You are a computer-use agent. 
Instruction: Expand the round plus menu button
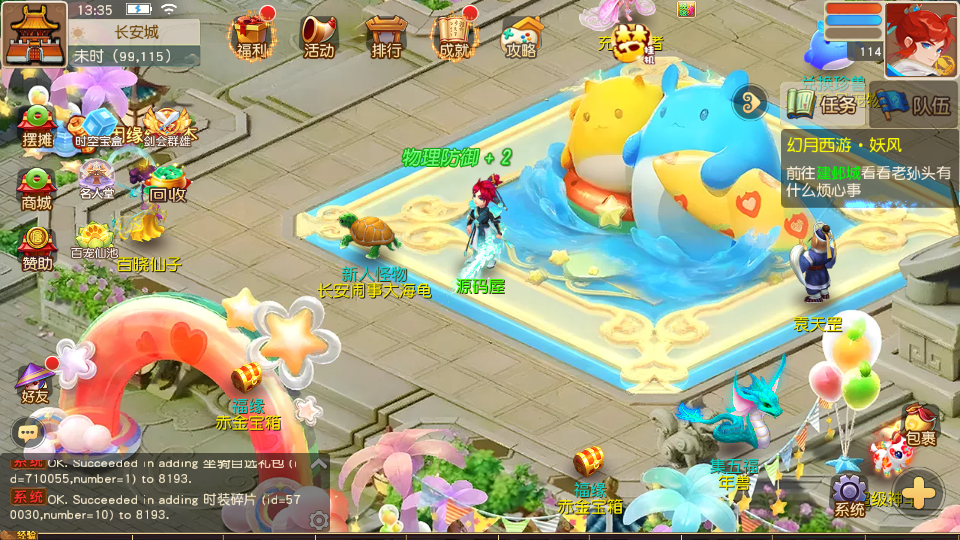coord(919,492)
